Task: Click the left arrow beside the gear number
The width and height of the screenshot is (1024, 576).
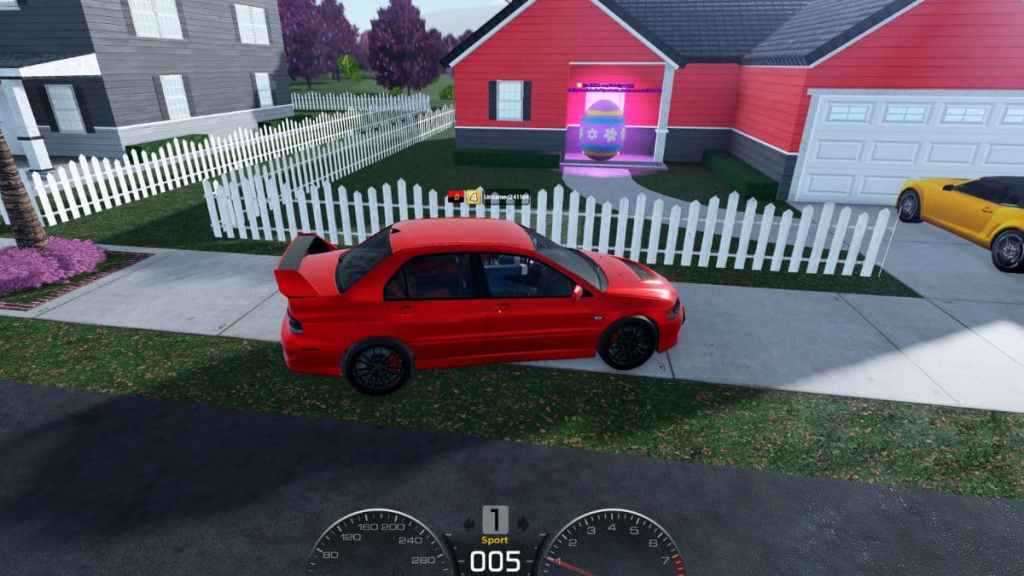Action: point(470,522)
